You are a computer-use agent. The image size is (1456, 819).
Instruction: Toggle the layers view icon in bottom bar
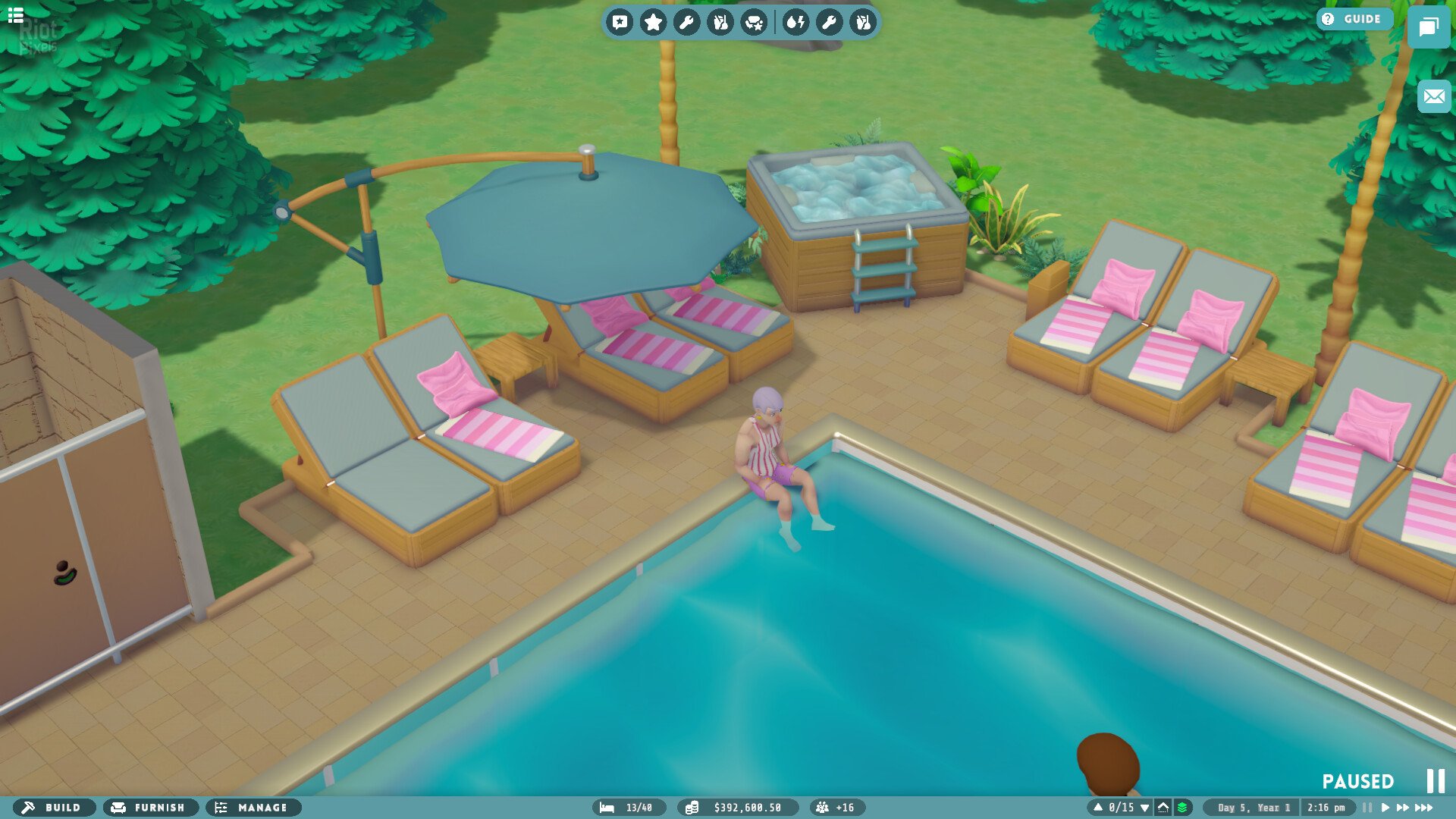(x=1182, y=808)
